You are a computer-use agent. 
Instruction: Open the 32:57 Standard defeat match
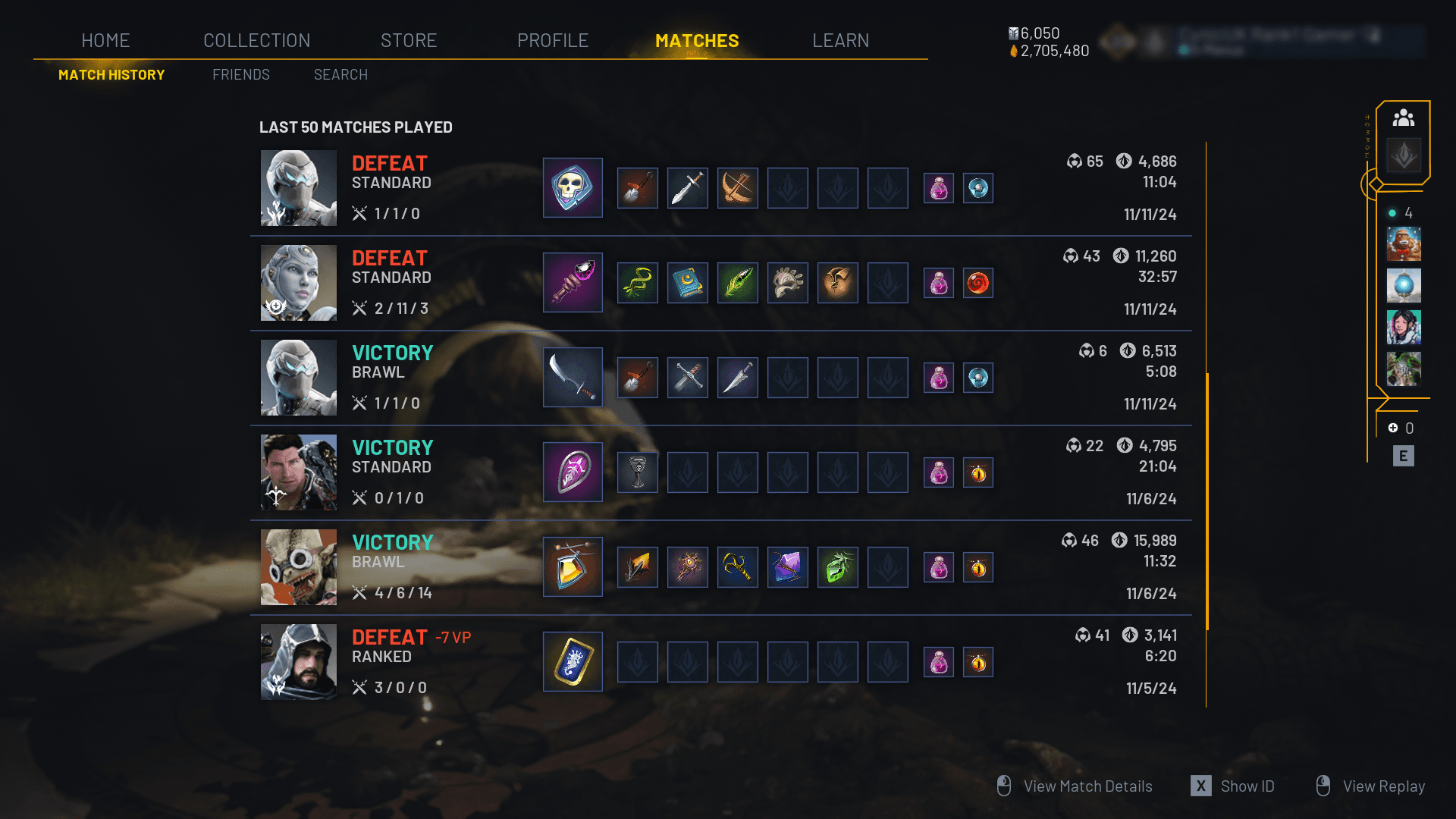[720, 283]
